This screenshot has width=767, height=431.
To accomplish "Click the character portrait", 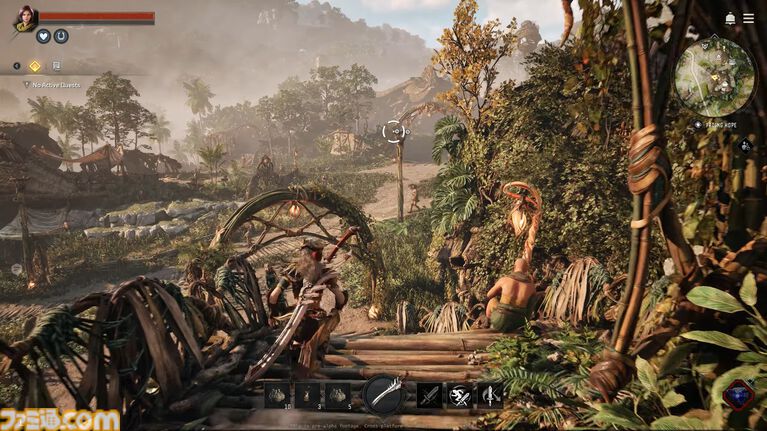I will [24, 18].
